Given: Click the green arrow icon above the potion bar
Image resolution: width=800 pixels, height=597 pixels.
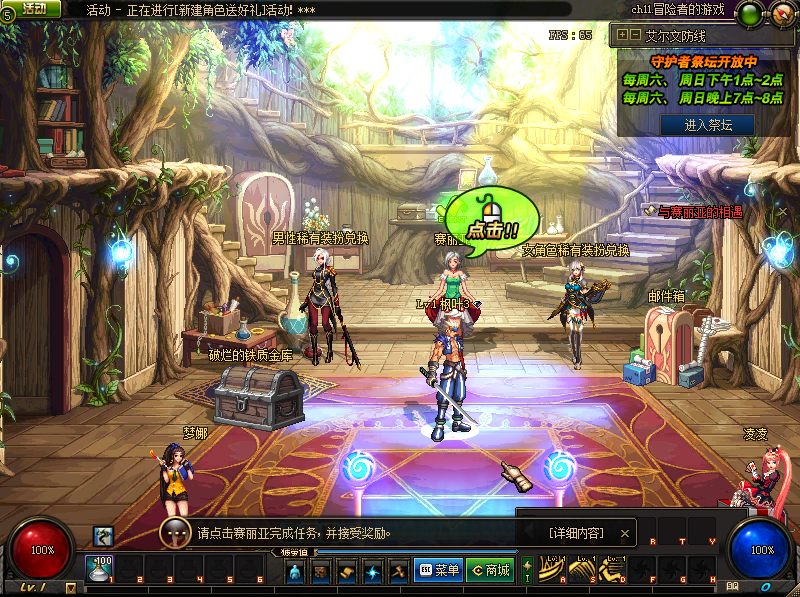Looking at the screenshot, I should [102, 536].
